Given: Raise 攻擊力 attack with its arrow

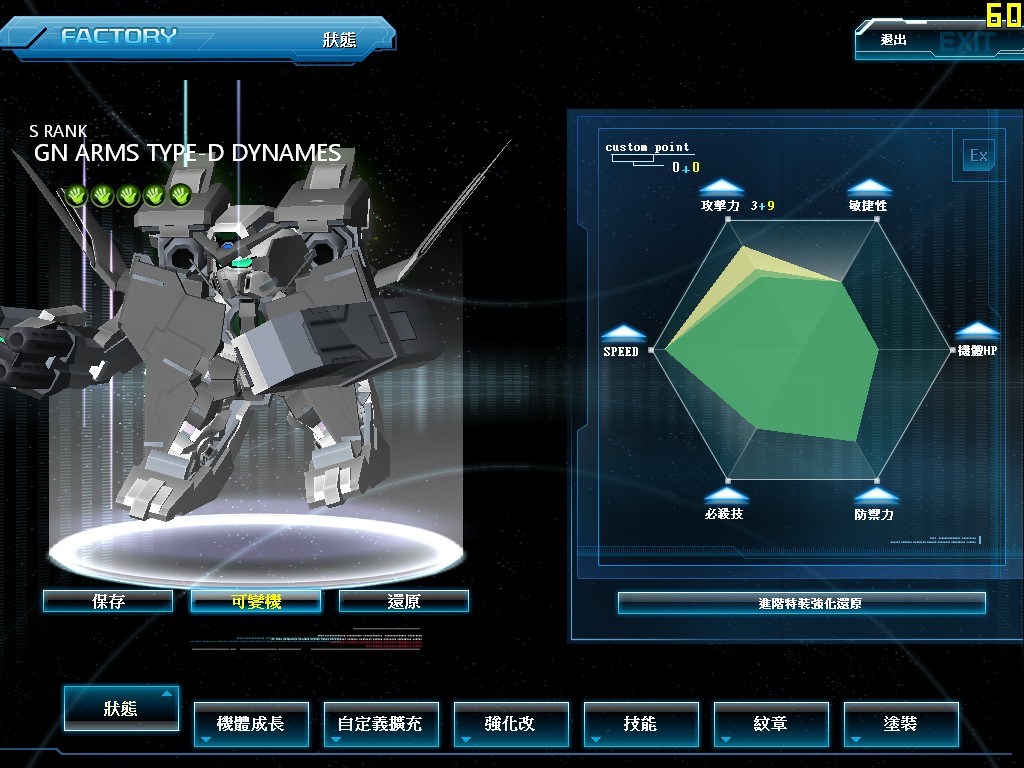Looking at the screenshot, I should 721,187.
